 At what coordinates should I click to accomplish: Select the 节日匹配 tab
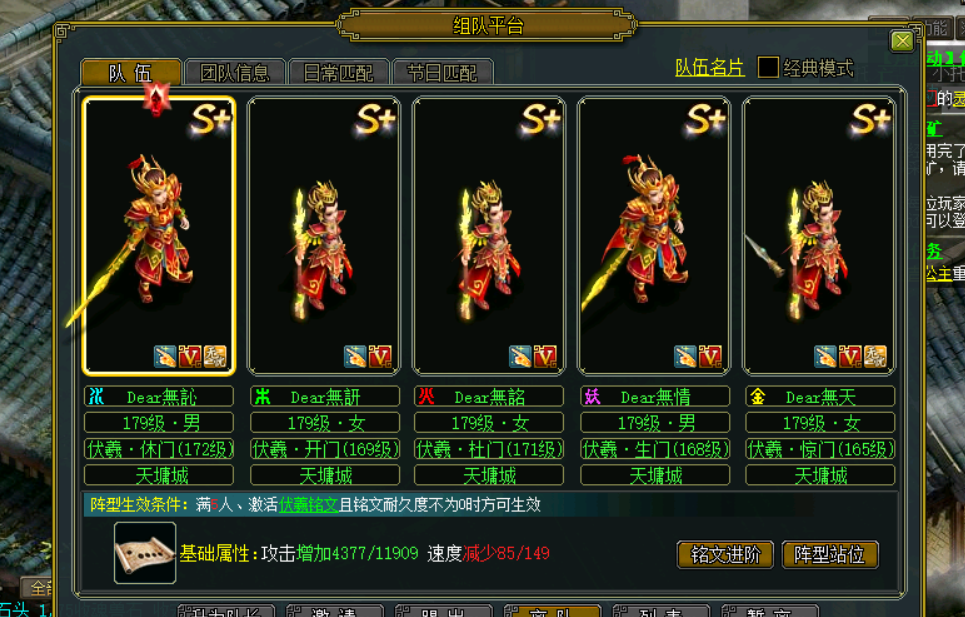[442, 72]
